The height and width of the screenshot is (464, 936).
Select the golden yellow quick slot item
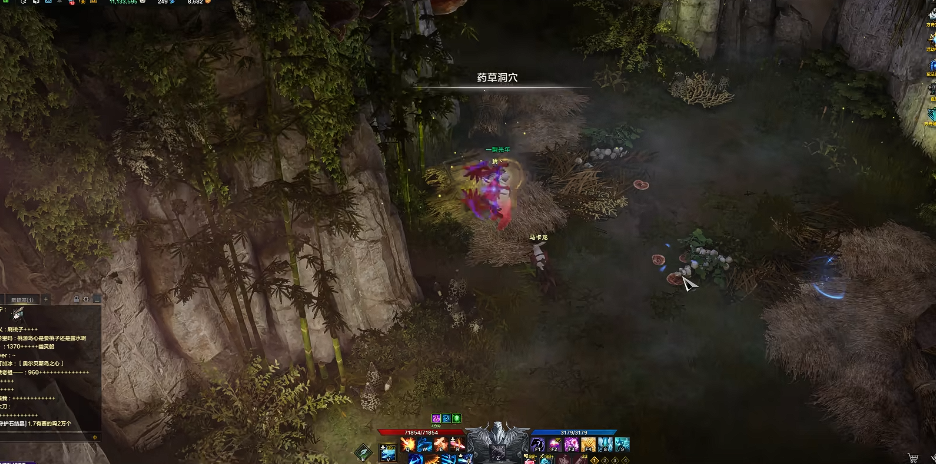[589, 445]
